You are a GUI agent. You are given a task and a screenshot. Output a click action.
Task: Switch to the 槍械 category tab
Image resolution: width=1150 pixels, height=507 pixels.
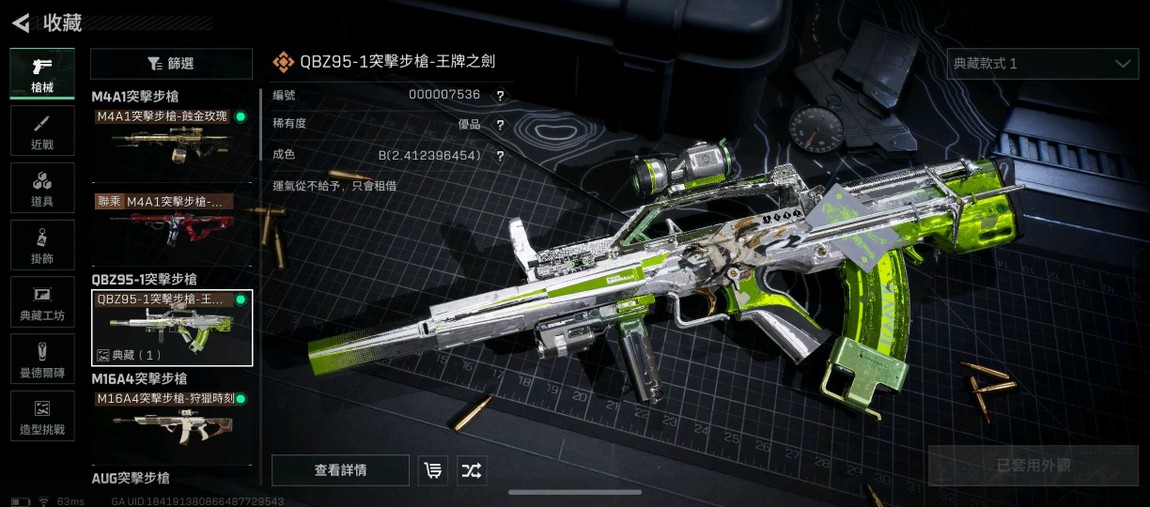pos(42,73)
